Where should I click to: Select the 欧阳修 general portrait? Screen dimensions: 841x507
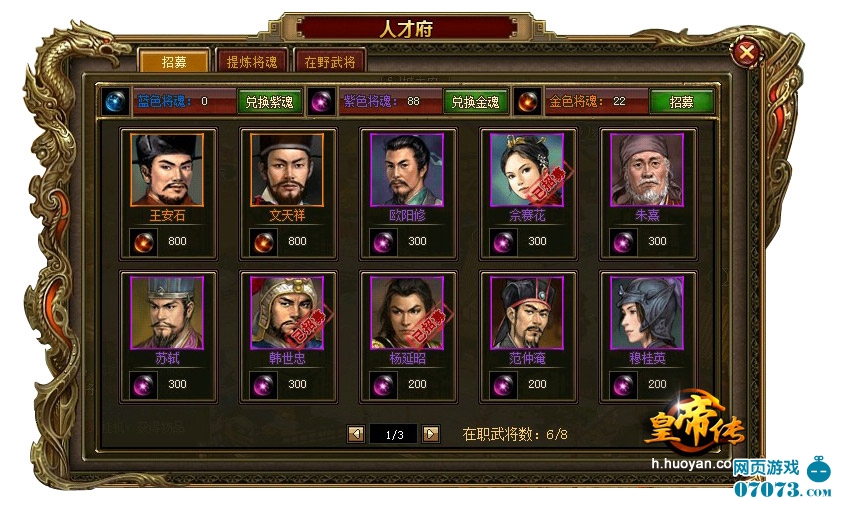click(407, 170)
